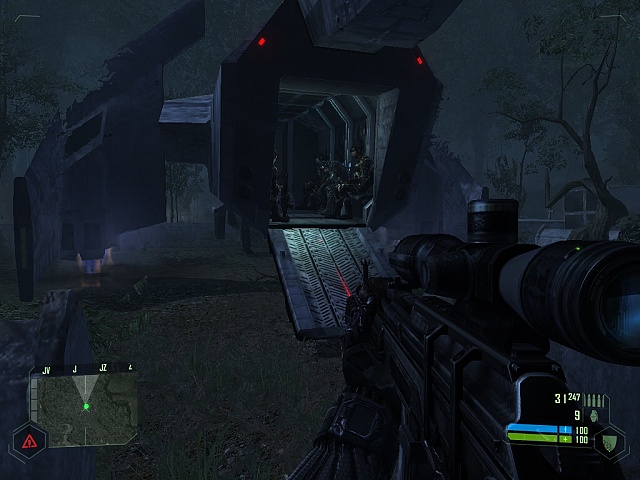Click the bullet fire-mode icon
This screenshot has width=640, height=480.
coord(598,399)
